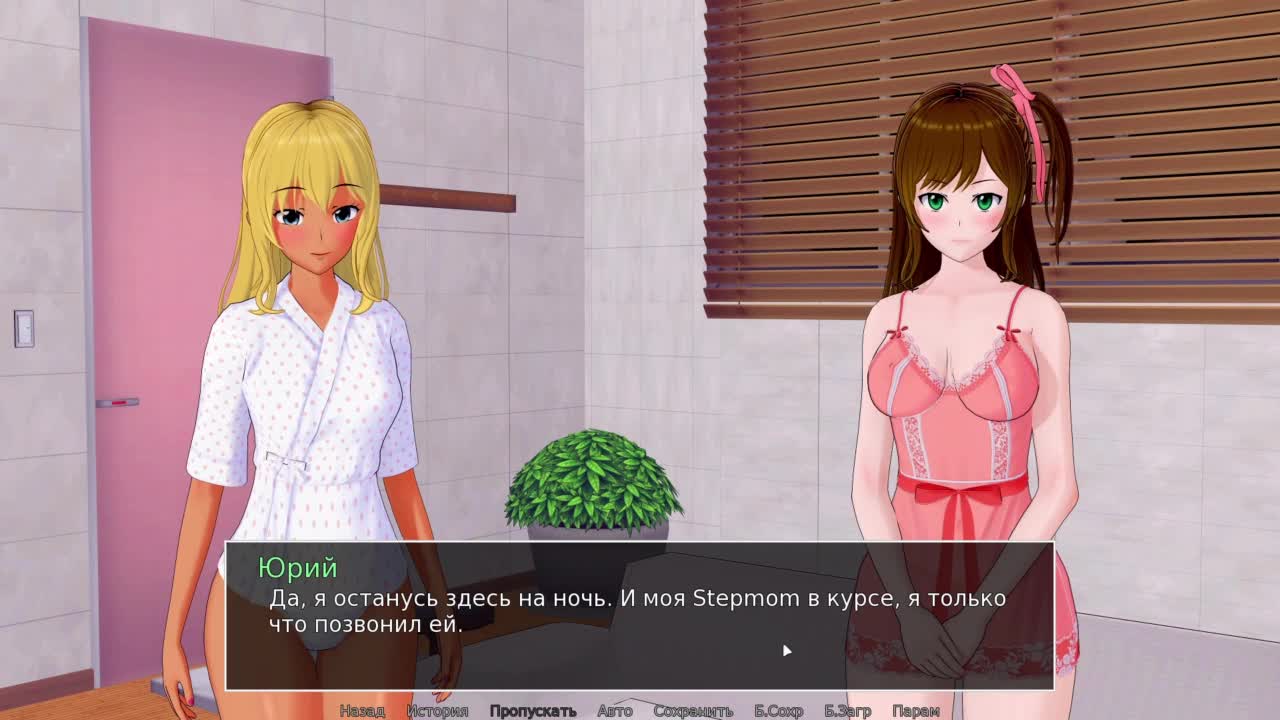Quick save with the Б.Сохр button

coord(778,711)
